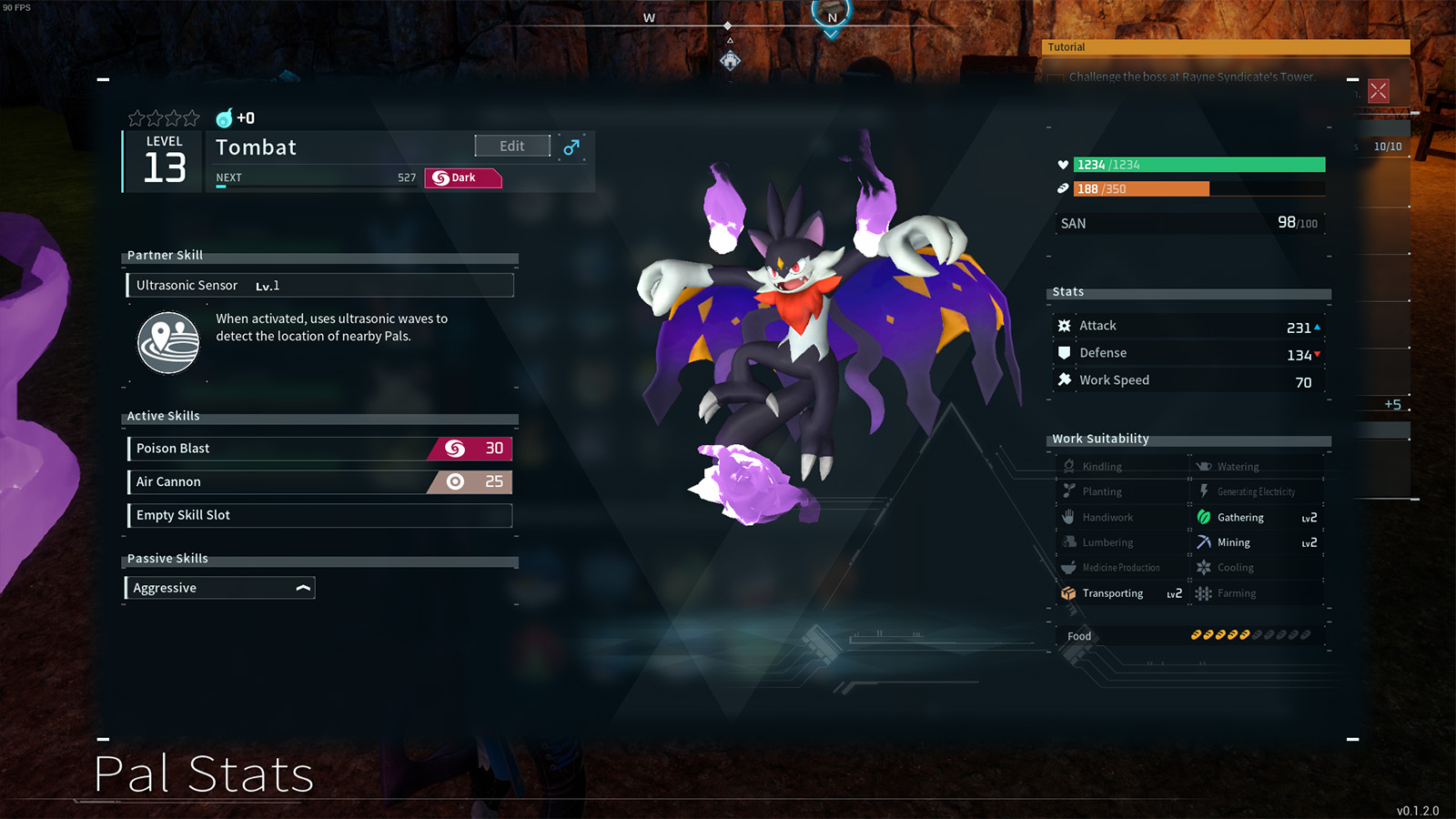
Task: Click the Dark element badge
Action: pyautogui.click(x=463, y=178)
